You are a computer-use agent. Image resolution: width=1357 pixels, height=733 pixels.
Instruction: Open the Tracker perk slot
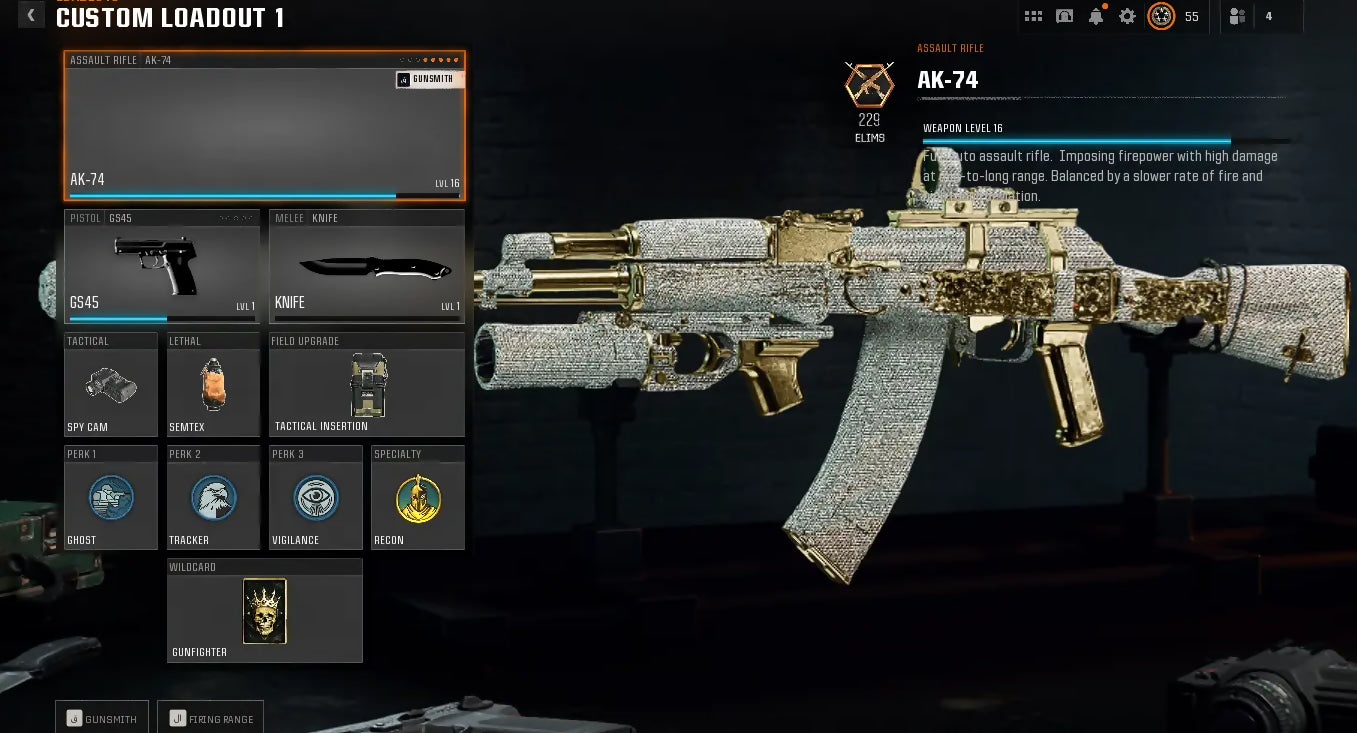pos(213,498)
